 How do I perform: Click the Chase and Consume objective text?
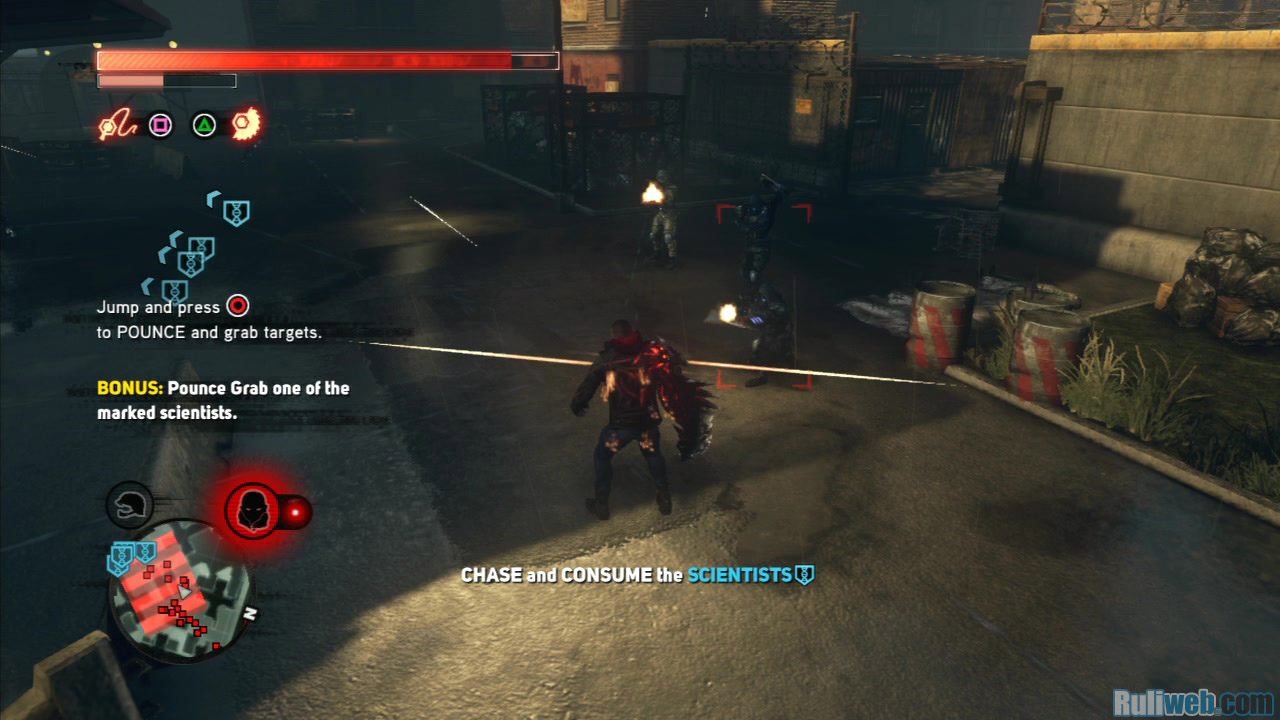(x=636, y=575)
